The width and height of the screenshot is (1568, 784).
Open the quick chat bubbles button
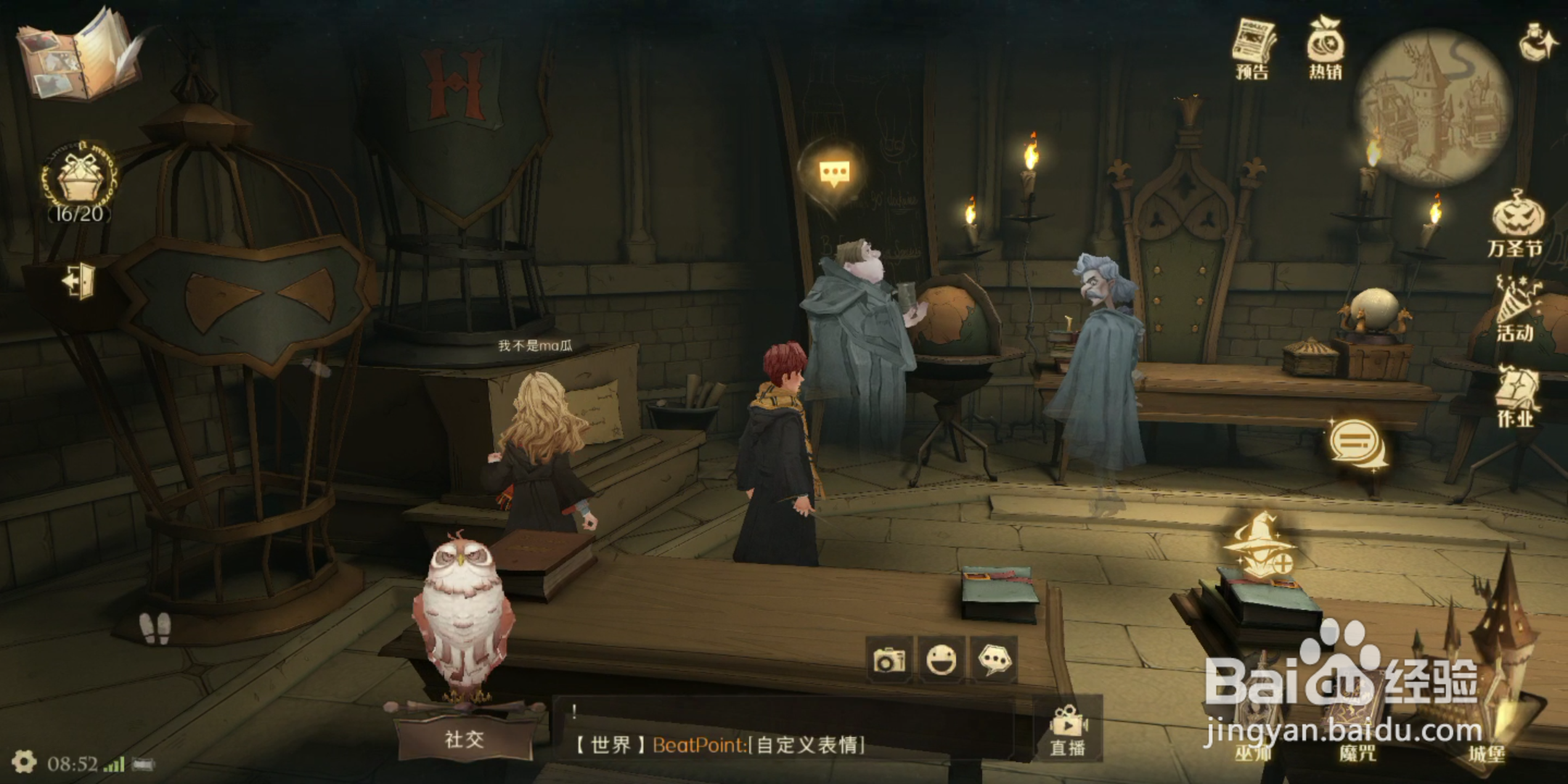click(x=993, y=660)
